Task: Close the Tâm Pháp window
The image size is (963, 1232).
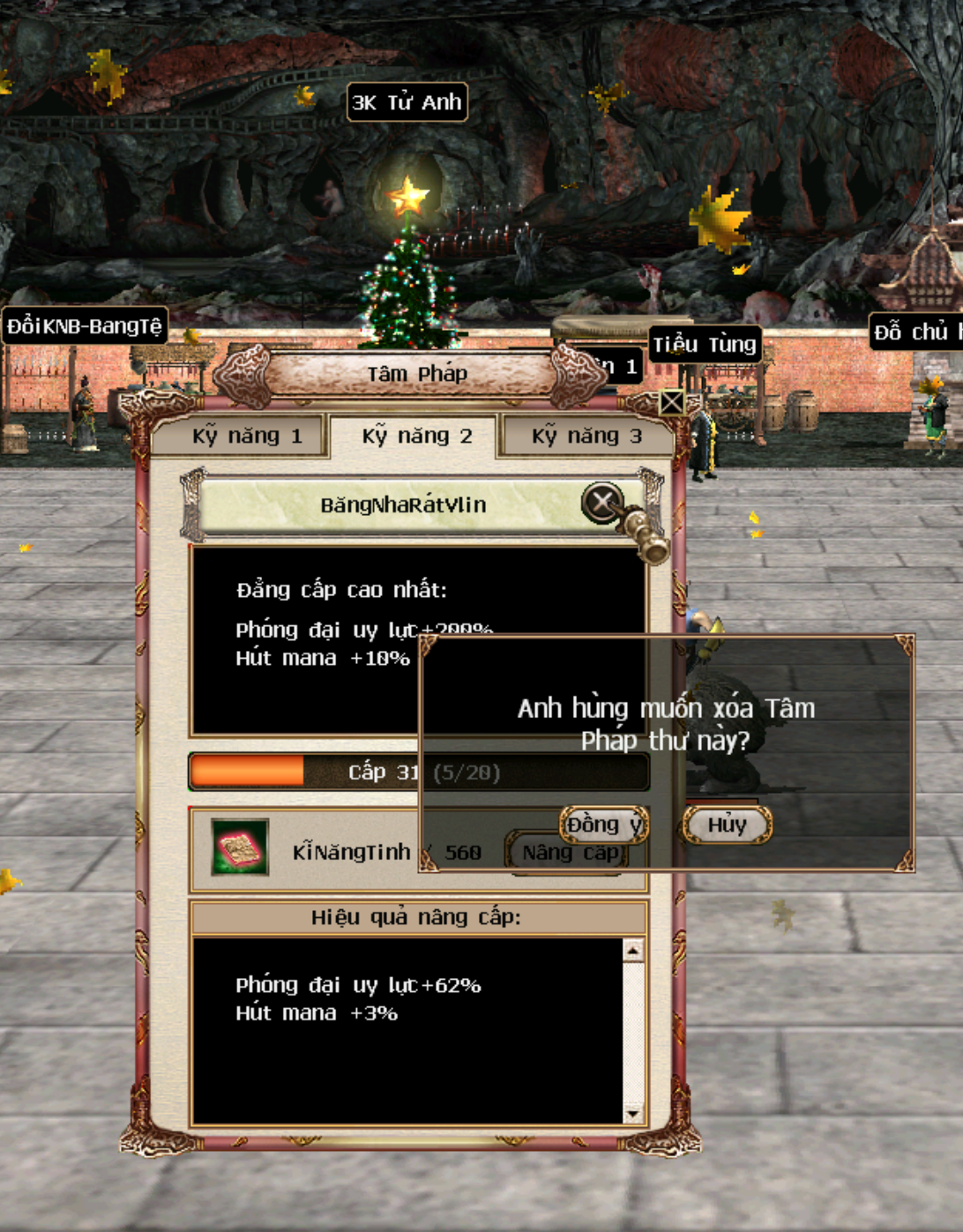Action: point(671,403)
